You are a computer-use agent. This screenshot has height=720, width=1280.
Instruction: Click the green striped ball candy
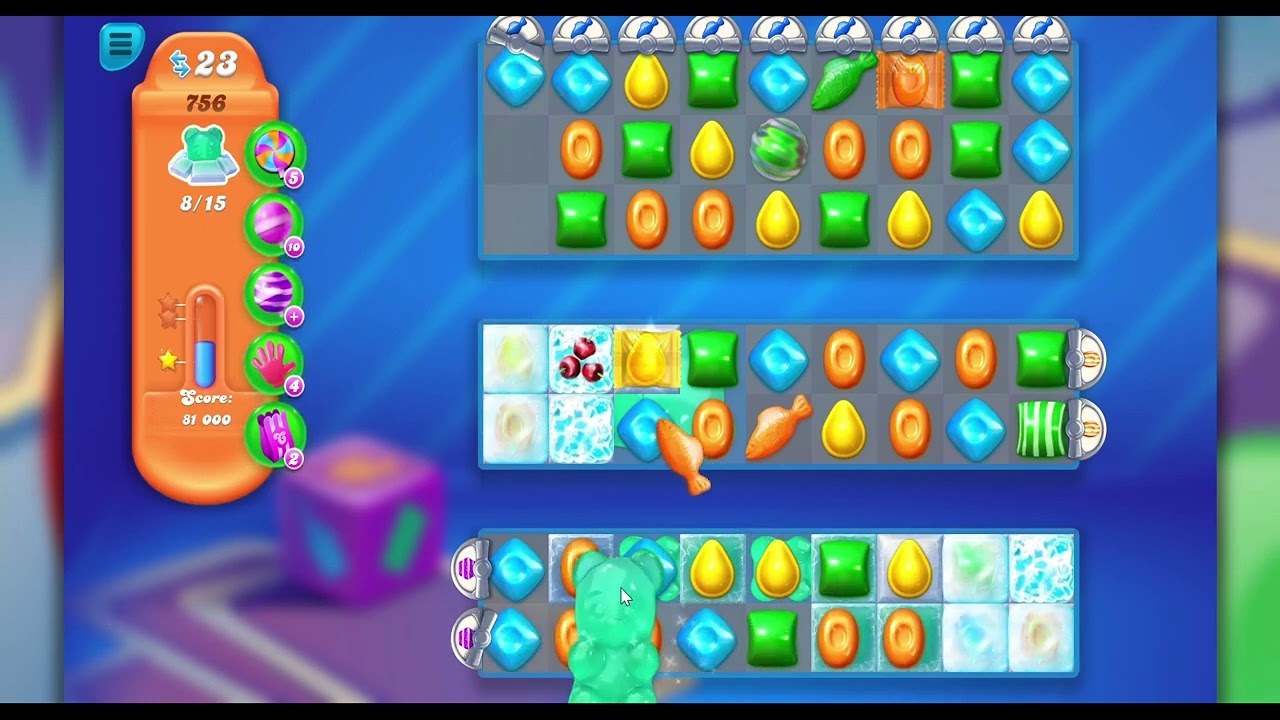778,150
